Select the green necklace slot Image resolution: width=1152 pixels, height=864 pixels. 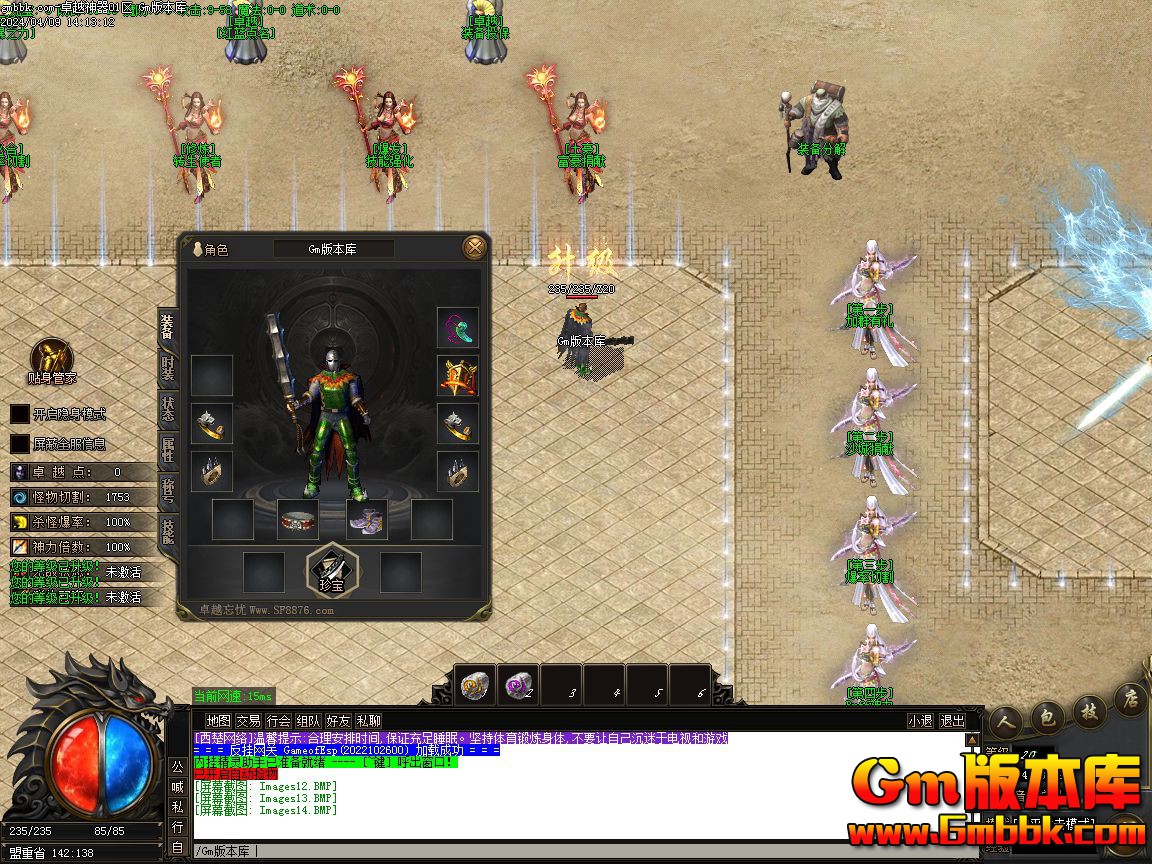pyautogui.click(x=457, y=328)
